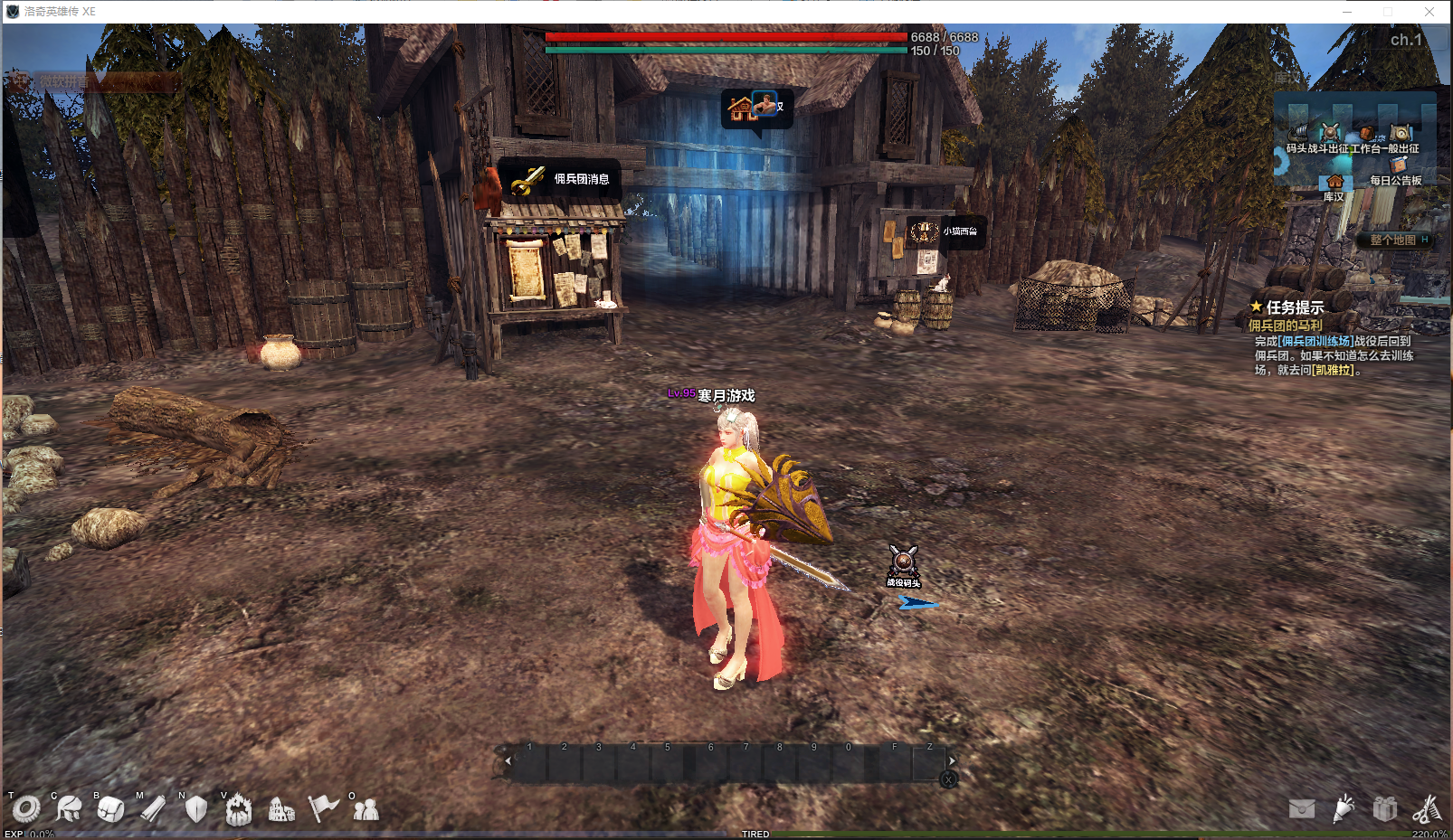Select the flaming fist icon
1453x840 pixels.
pyautogui.click(x=238, y=809)
